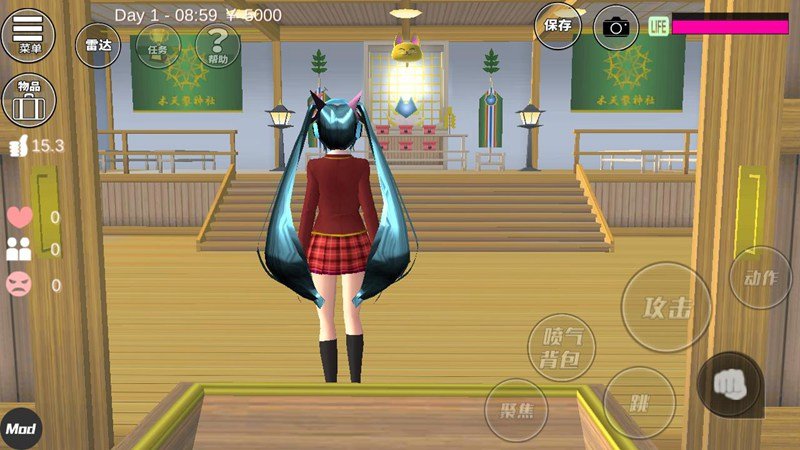Activate the 喷气背包 jetpack button
The height and width of the screenshot is (450, 800).
click(561, 347)
